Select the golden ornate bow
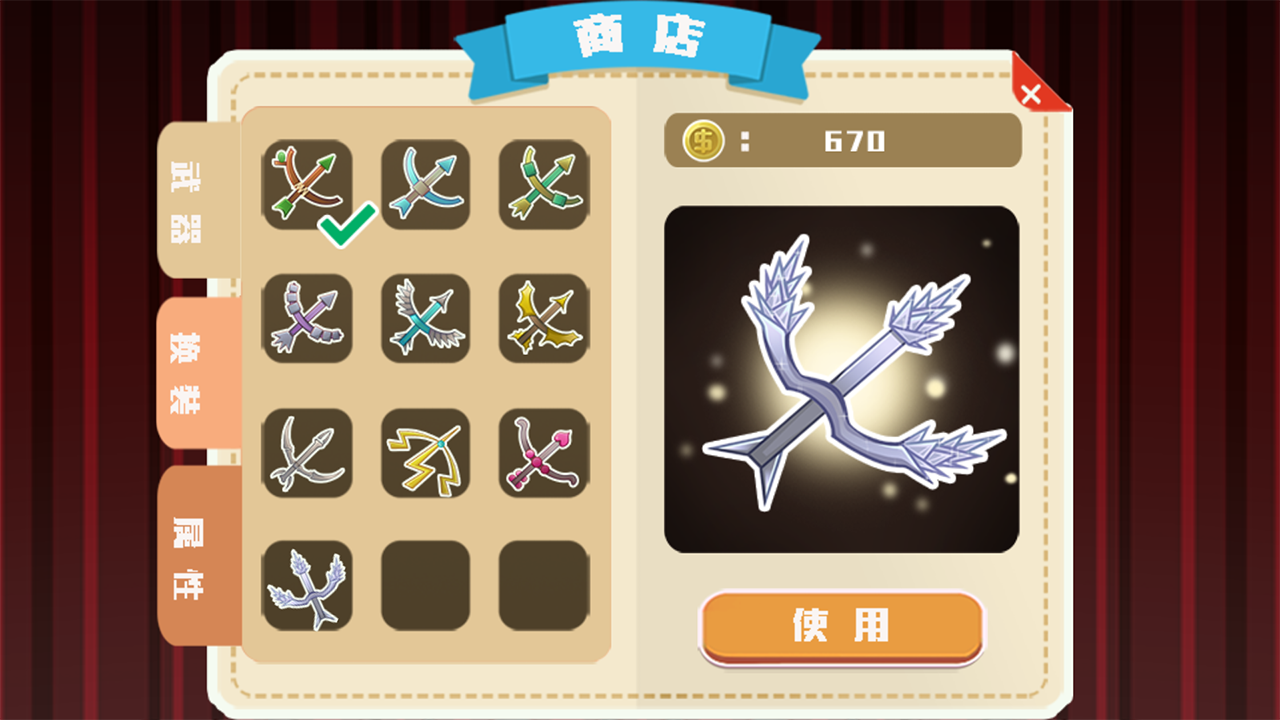1280x720 pixels. coord(543,319)
